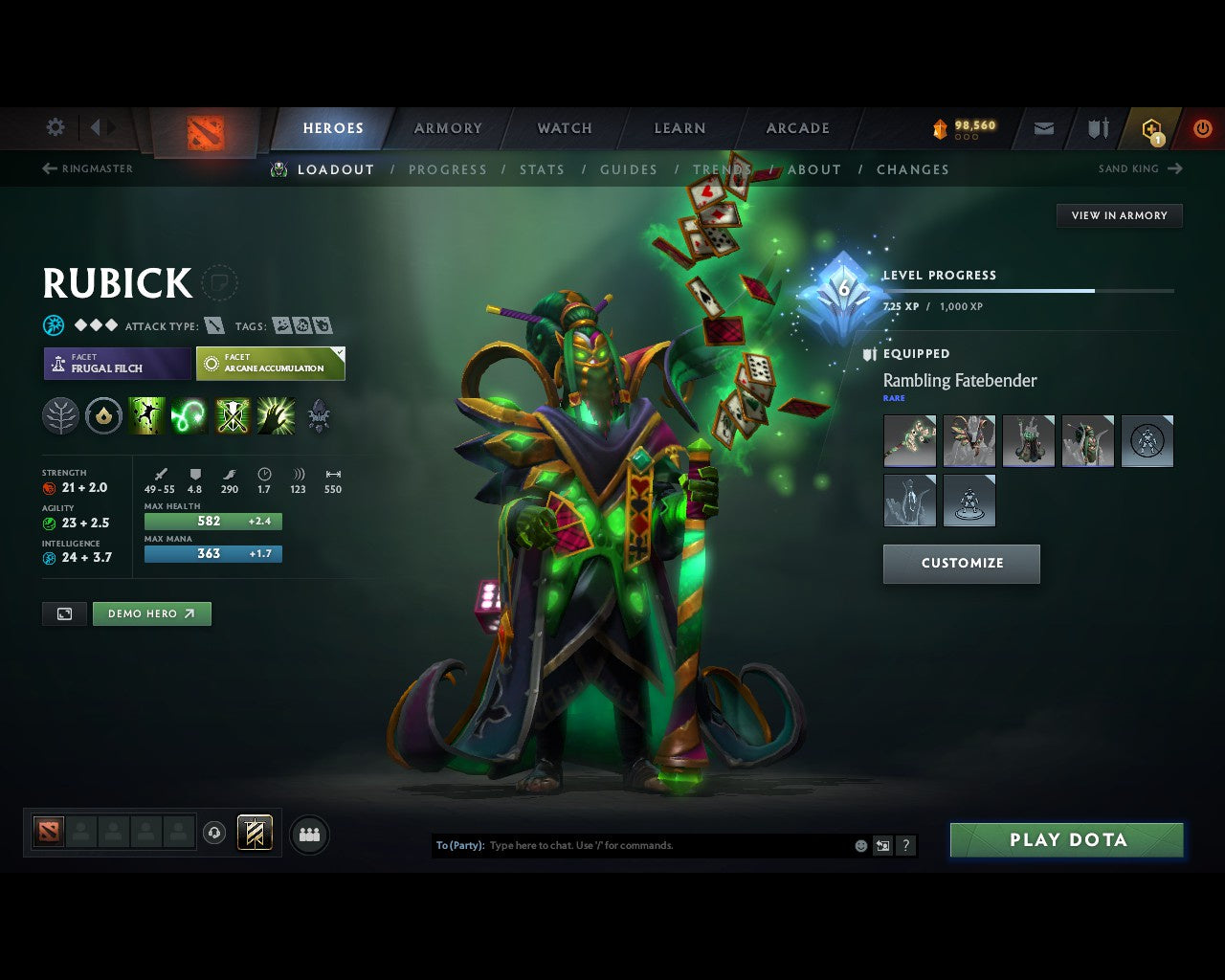Select the Spell Steal ultimate ability icon
The image size is (1225, 980).
point(275,414)
